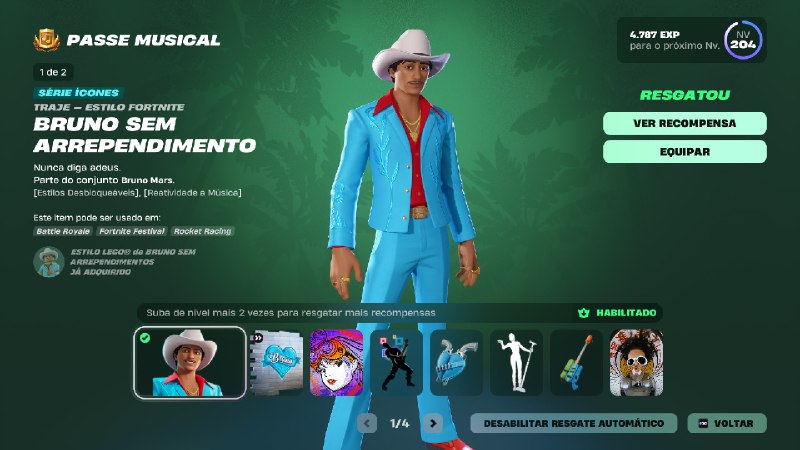
Task: Select the curly-haired sunglasses character reward
Action: tap(636, 363)
